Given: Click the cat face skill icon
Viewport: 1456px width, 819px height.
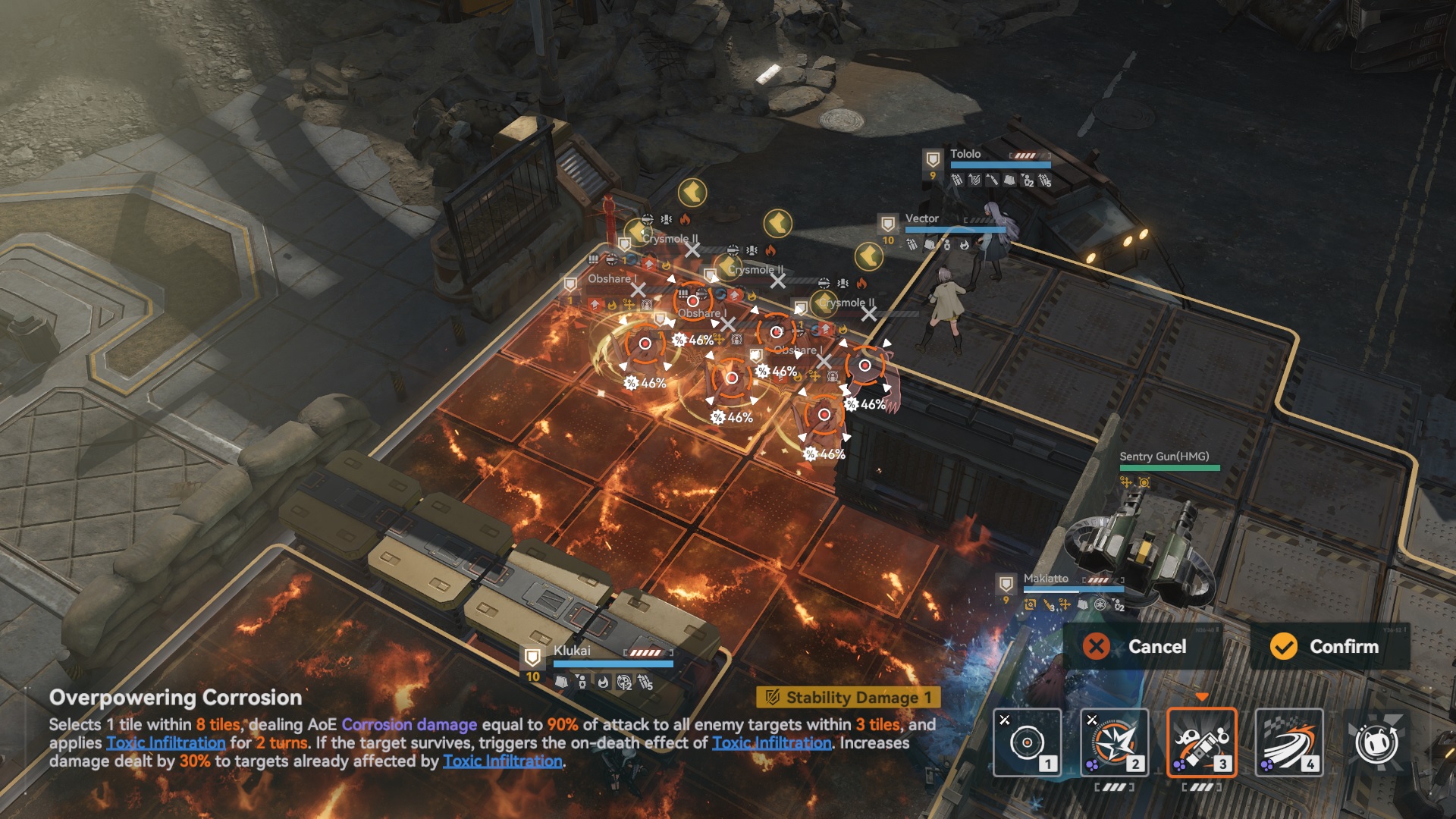Looking at the screenshot, I should point(1376,742).
